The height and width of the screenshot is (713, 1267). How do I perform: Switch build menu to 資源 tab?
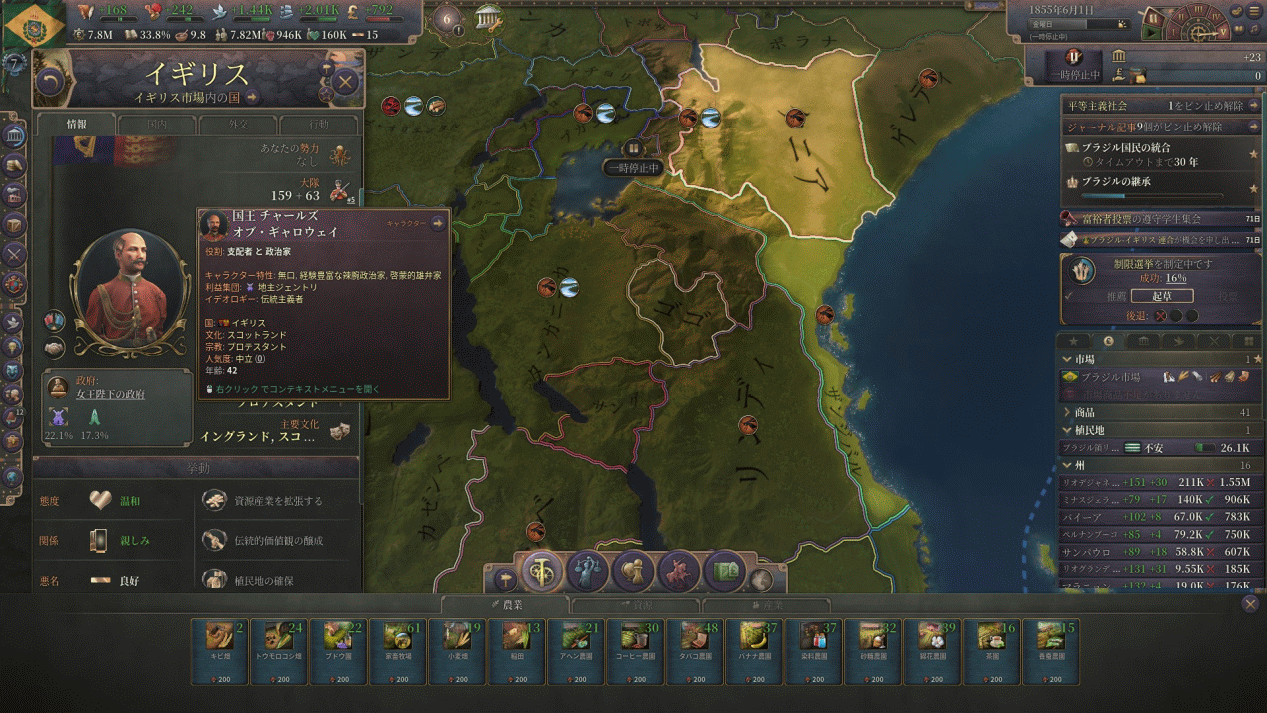point(636,605)
